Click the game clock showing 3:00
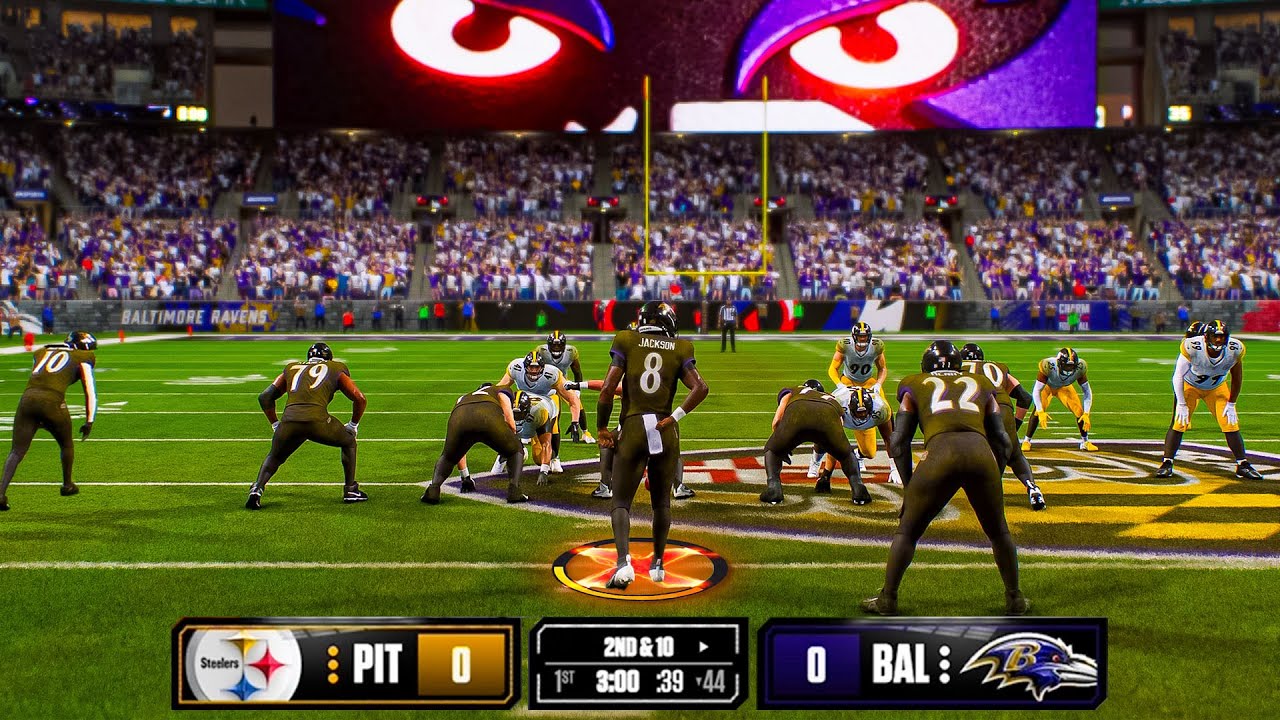Viewport: 1280px width, 720px height. point(615,680)
